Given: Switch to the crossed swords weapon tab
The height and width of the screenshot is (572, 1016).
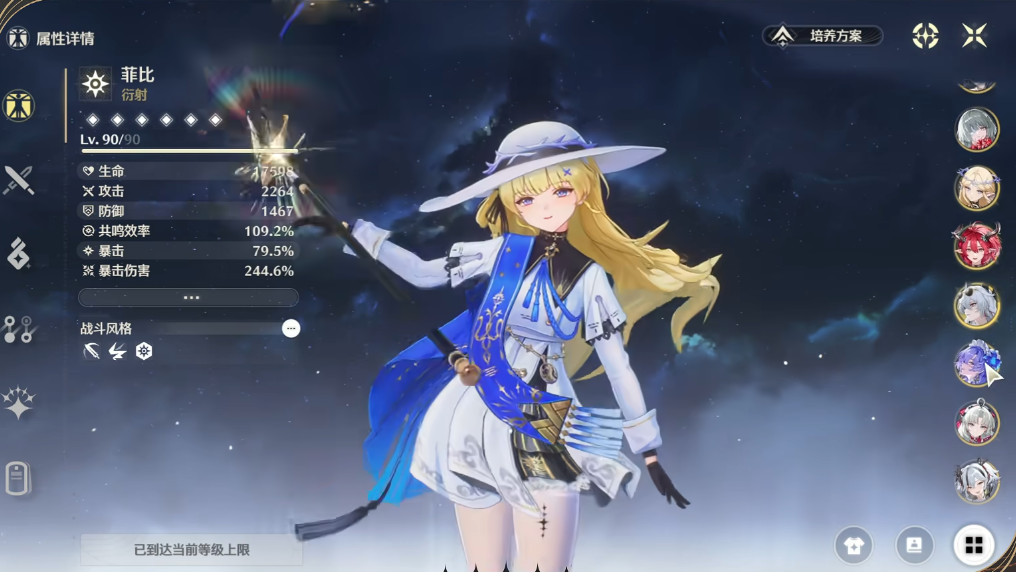Looking at the screenshot, I should pyautogui.click(x=18, y=180).
